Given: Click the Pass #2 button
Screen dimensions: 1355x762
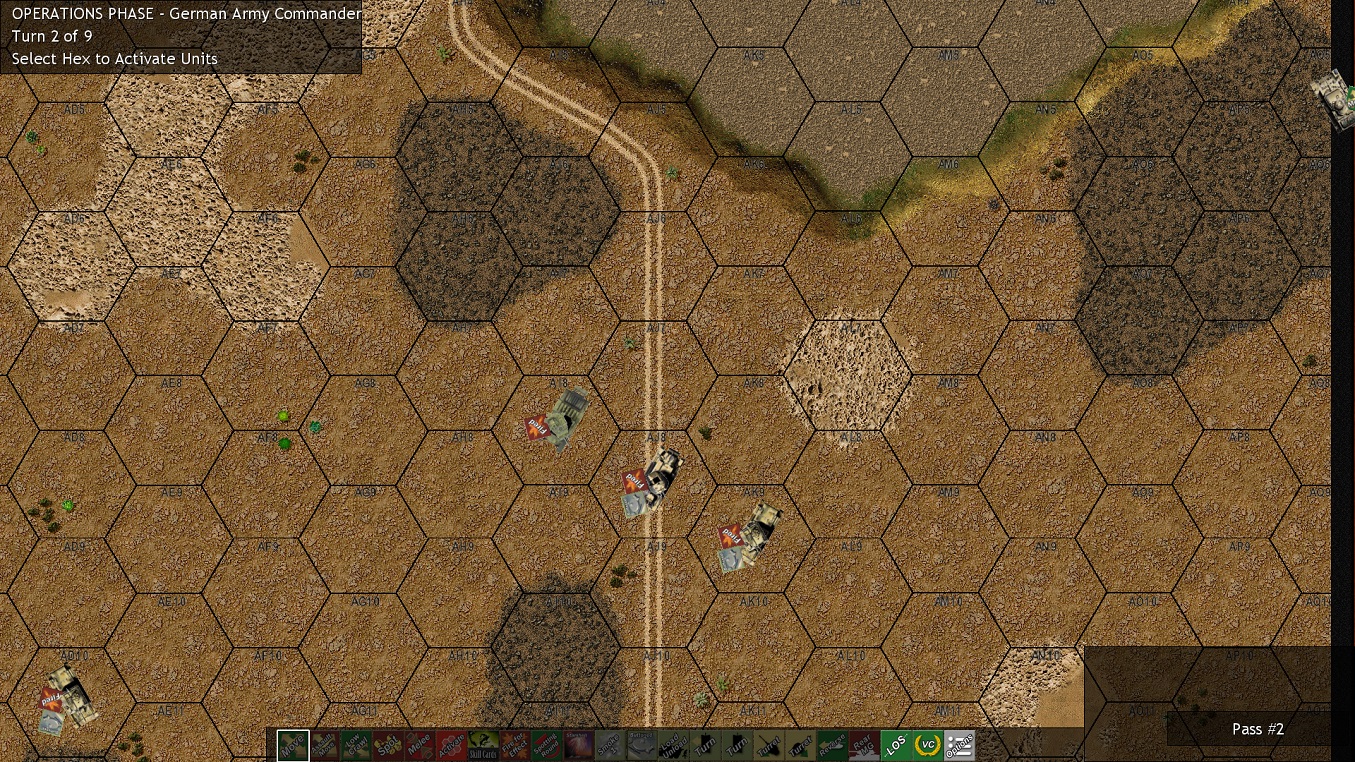Looking at the screenshot, I should click(x=1257, y=729).
